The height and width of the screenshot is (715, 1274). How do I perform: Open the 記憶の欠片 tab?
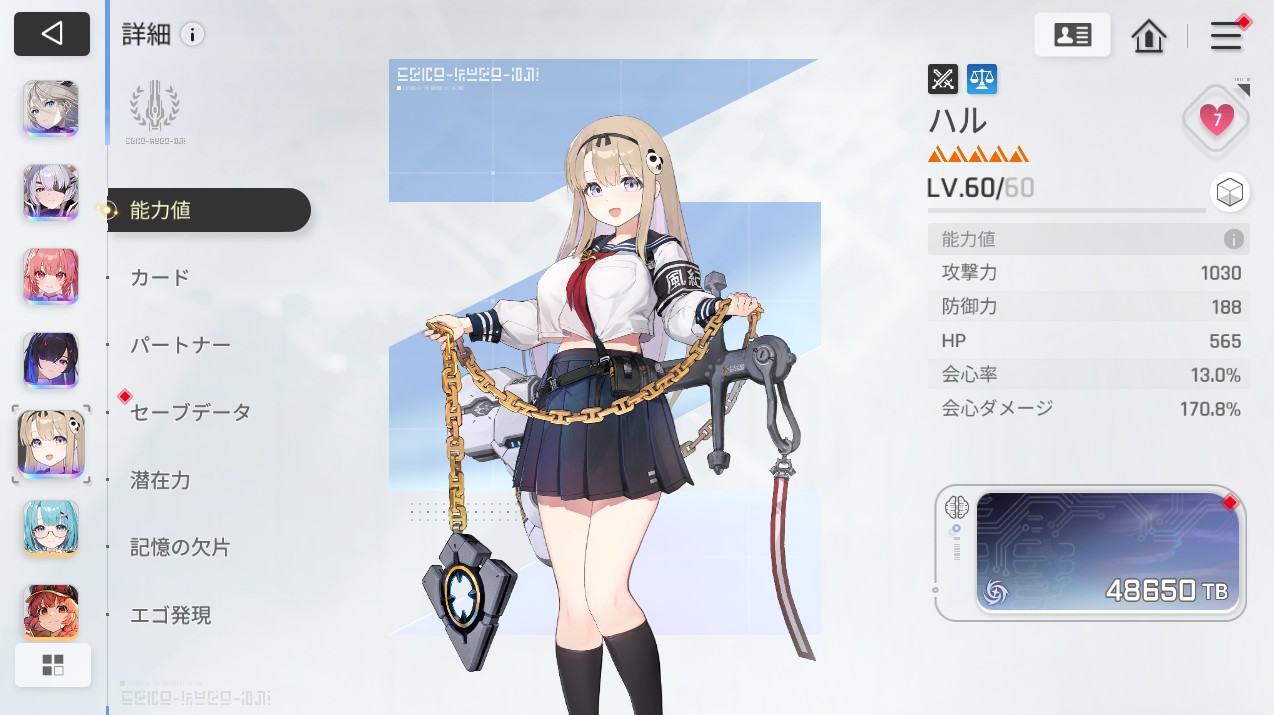180,548
